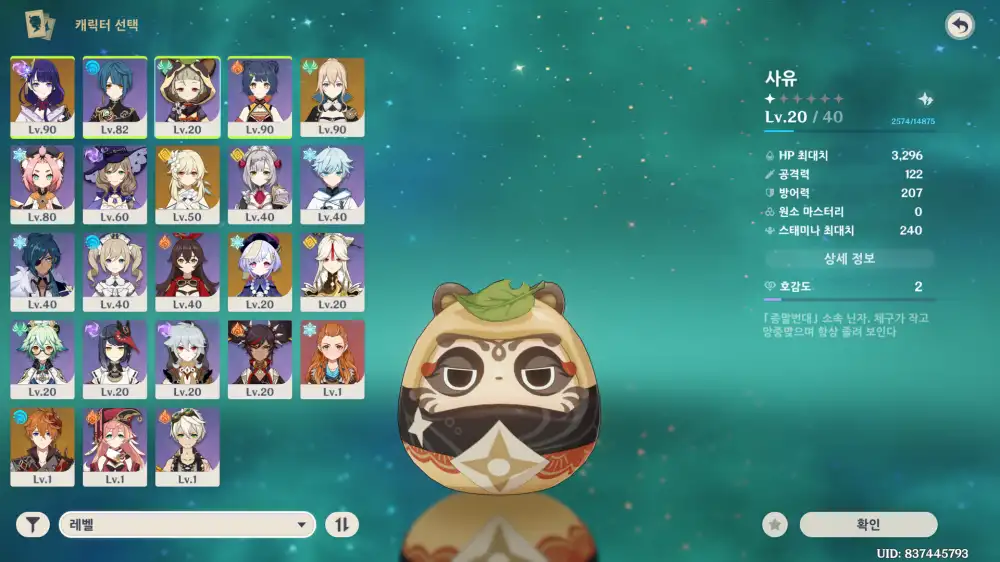The width and height of the screenshot is (1000, 562).
Task: Confirm the selection with the 확인 button
Action: click(x=868, y=524)
